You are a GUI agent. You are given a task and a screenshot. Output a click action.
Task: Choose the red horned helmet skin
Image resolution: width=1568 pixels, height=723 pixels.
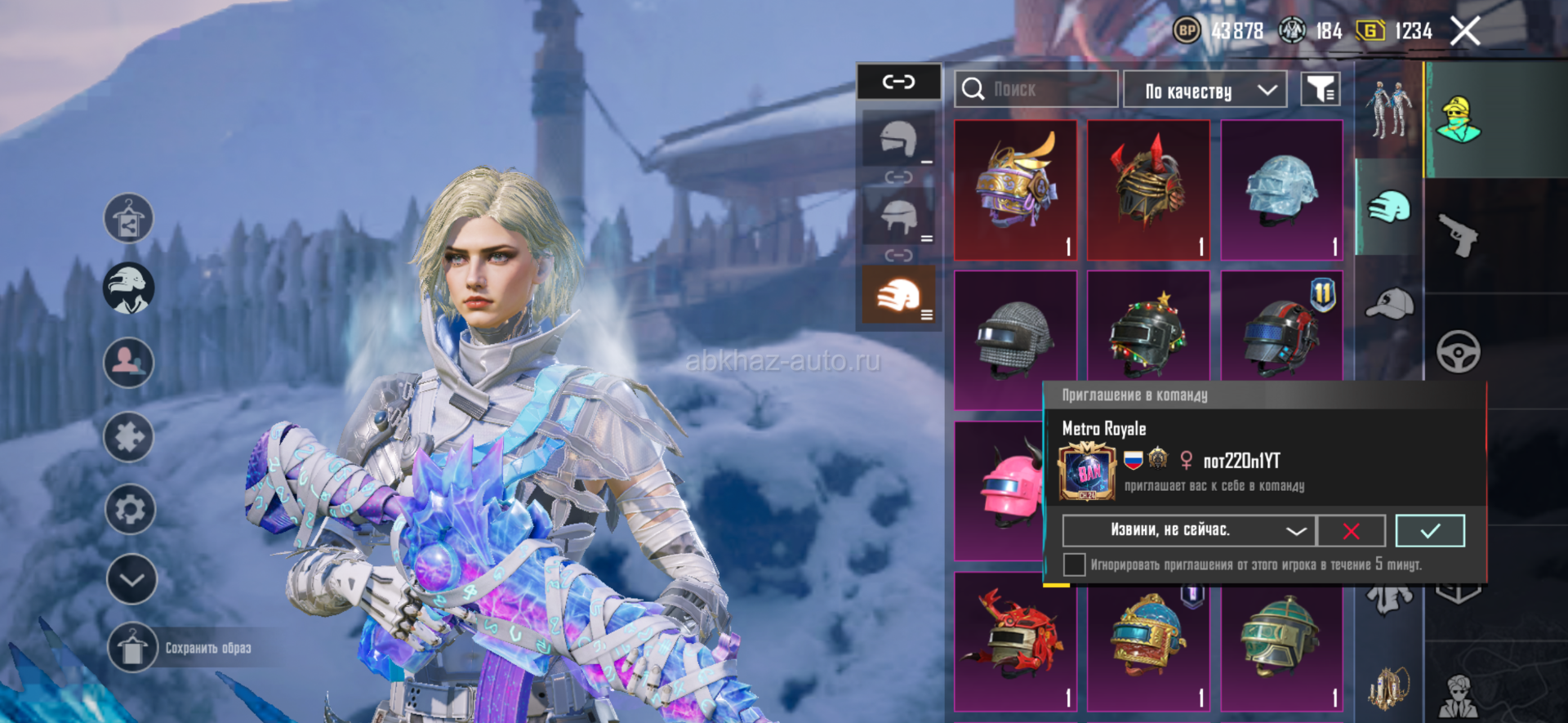pyautogui.click(x=1148, y=190)
